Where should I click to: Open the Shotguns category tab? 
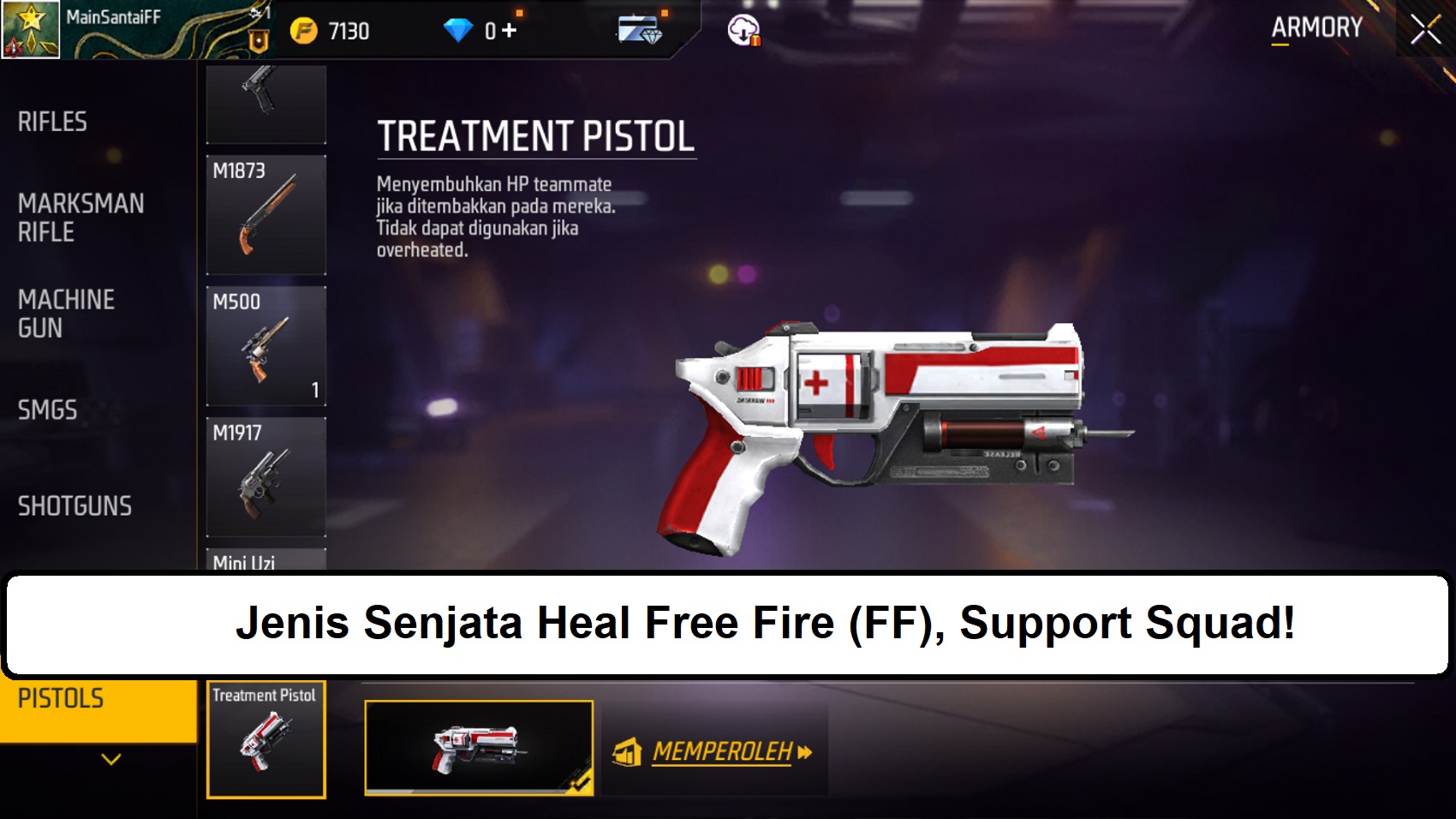click(75, 505)
